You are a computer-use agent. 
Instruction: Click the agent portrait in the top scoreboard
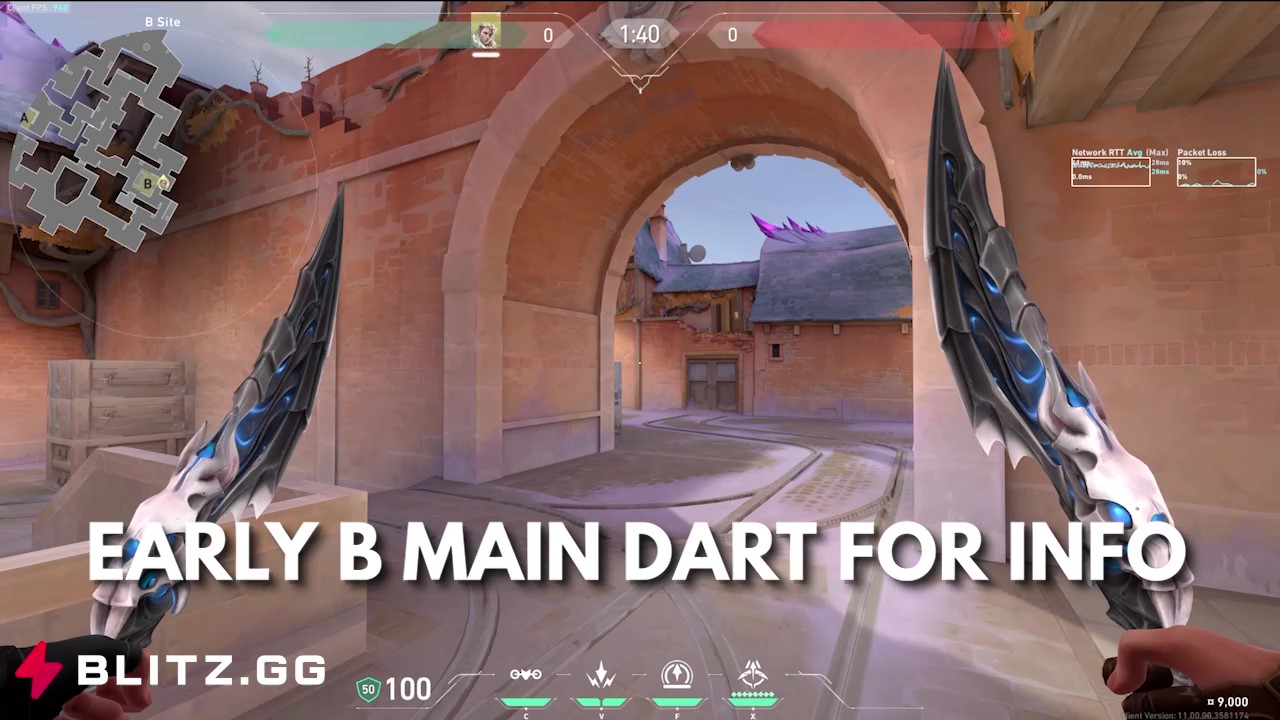coord(486,33)
